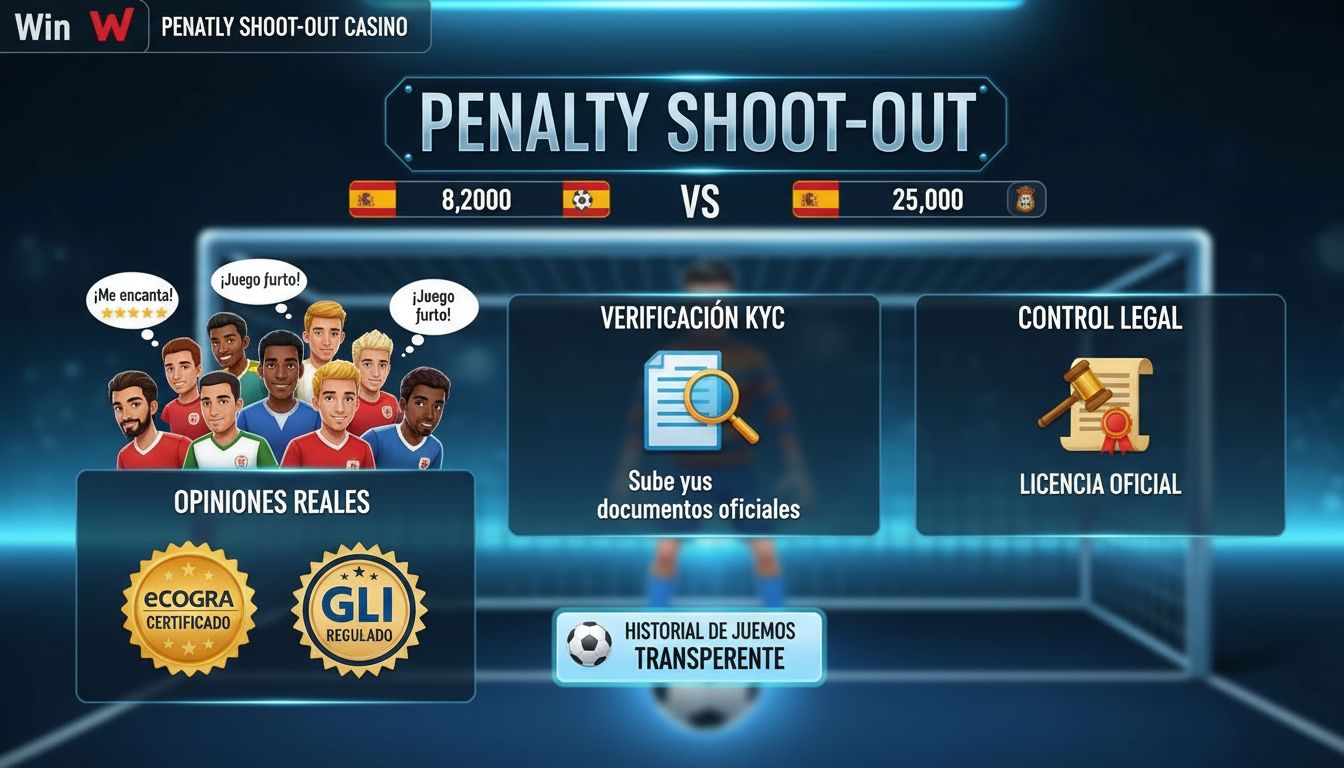
Task: Open the Verificación KYC panel
Action: (x=693, y=415)
